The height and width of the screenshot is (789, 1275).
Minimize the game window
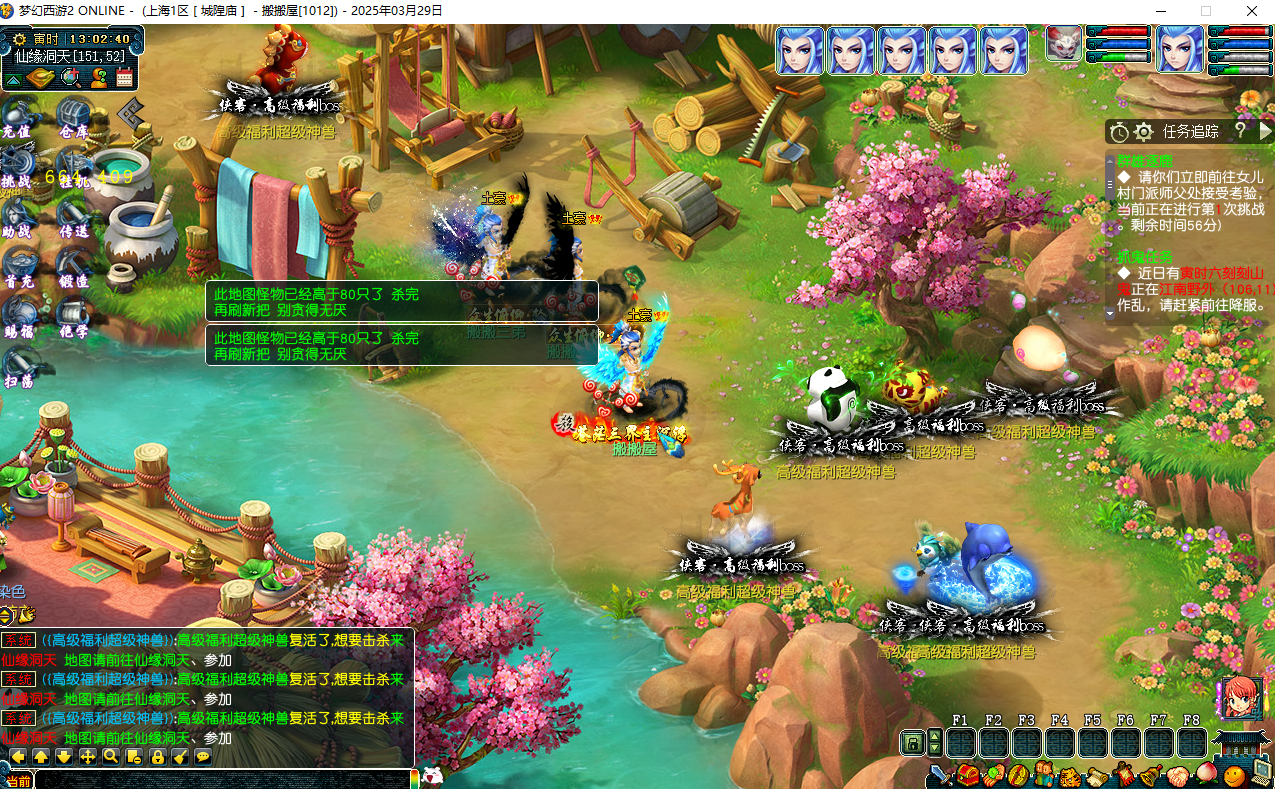coord(1160,11)
